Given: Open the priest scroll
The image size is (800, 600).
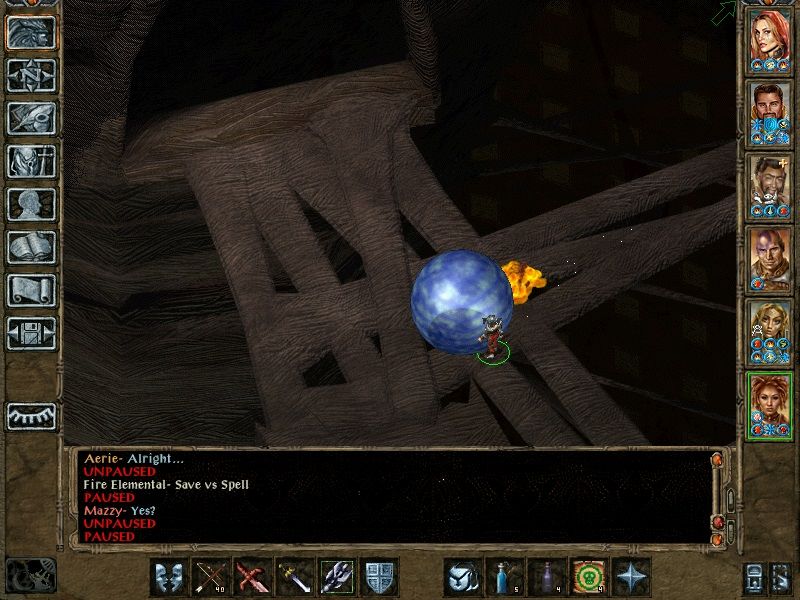Looking at the screenshot, I should pyautogui.click(x=31, y=290).
